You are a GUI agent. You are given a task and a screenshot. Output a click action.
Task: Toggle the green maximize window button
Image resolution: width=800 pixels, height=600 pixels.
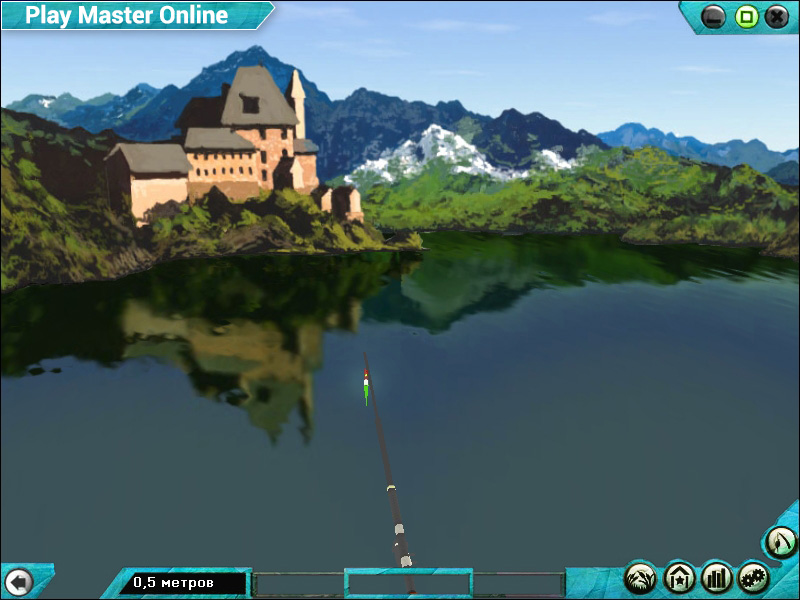tap(746, 16)
